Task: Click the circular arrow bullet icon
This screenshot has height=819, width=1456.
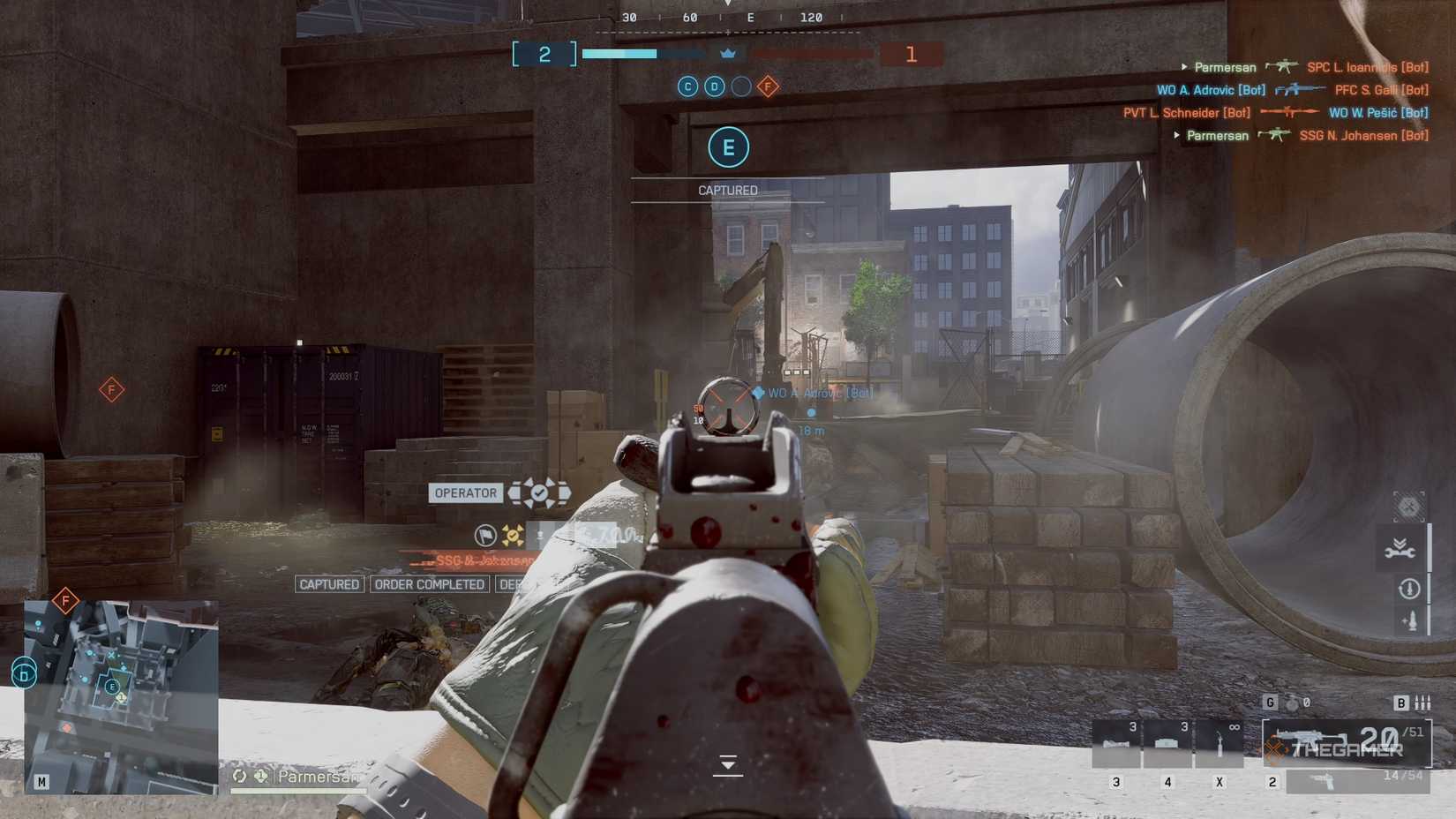Action: click(x=1409, y=588)
